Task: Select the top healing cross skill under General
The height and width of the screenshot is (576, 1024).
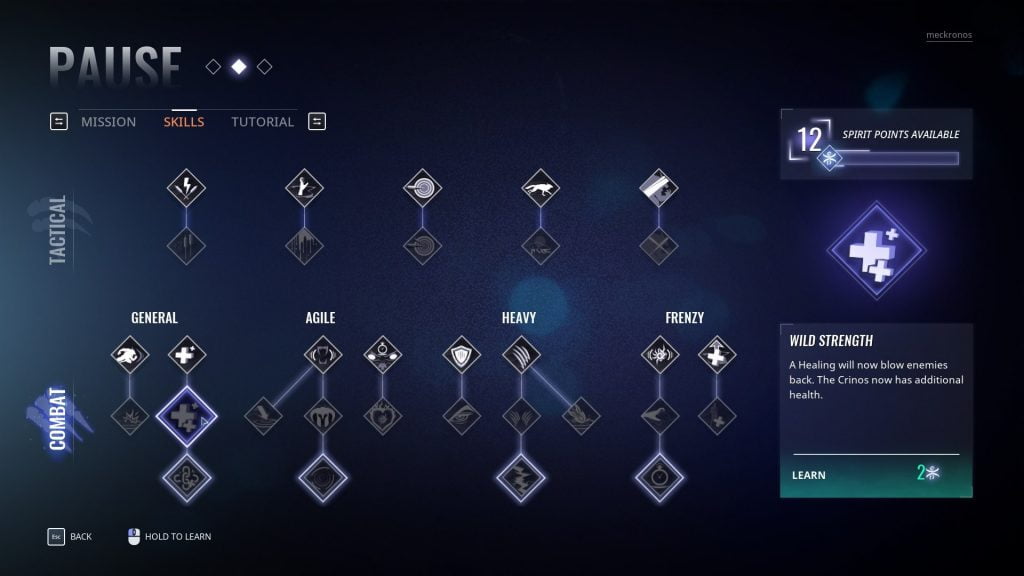Action: point(186,354)
